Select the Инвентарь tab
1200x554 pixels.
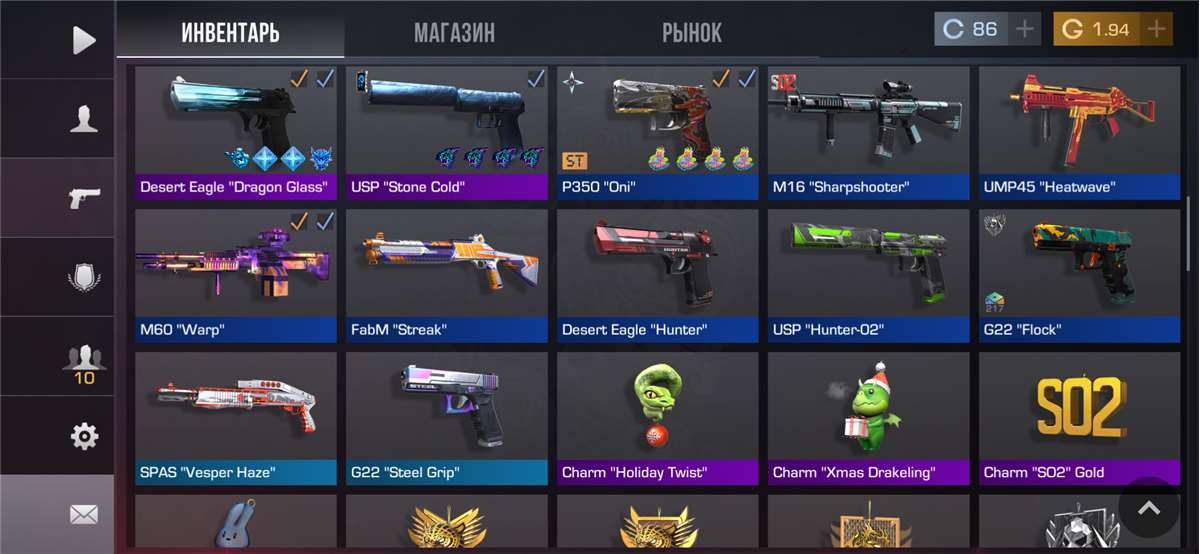click(230, 32)
